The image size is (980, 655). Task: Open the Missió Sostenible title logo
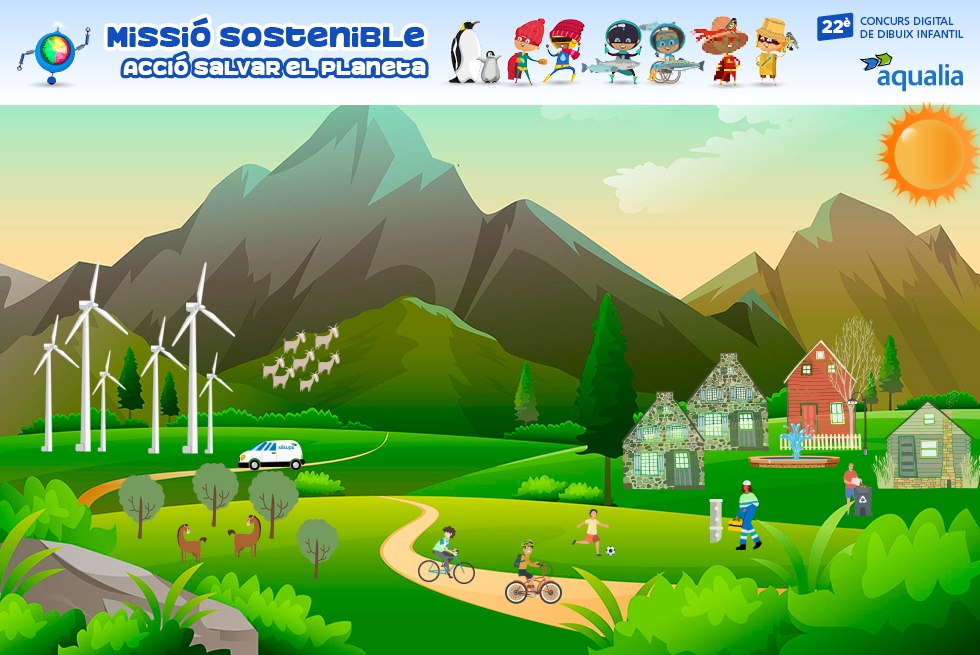266,52
